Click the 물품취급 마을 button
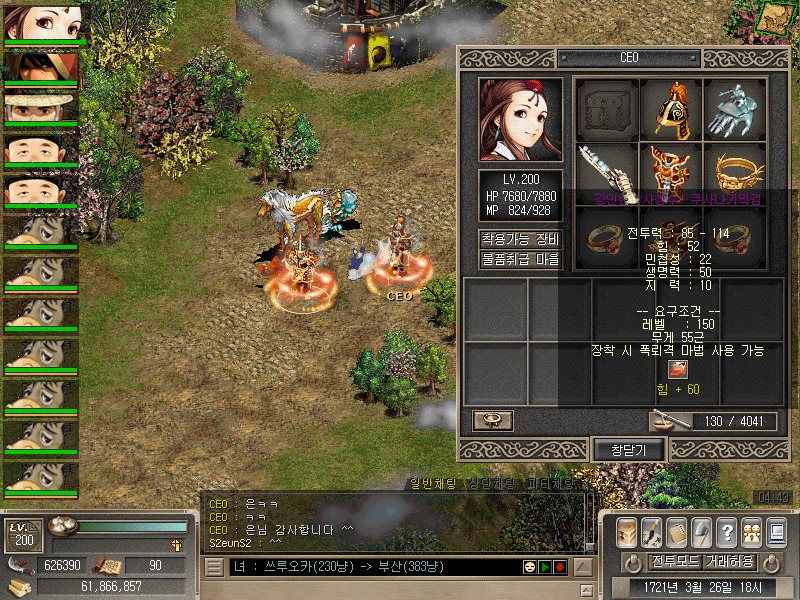The height and width of the screenshot is (600, 800). coord(520,259)
